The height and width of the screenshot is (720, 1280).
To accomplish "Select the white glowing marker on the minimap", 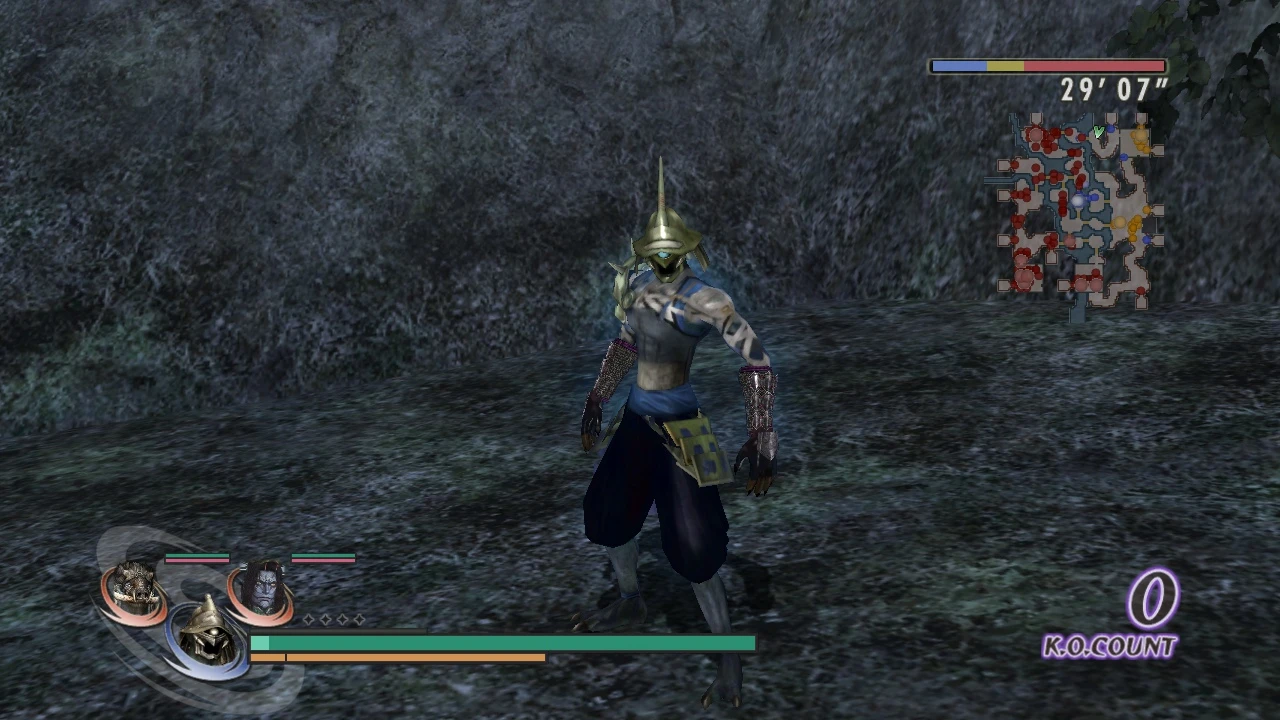I will (1077, 200).
